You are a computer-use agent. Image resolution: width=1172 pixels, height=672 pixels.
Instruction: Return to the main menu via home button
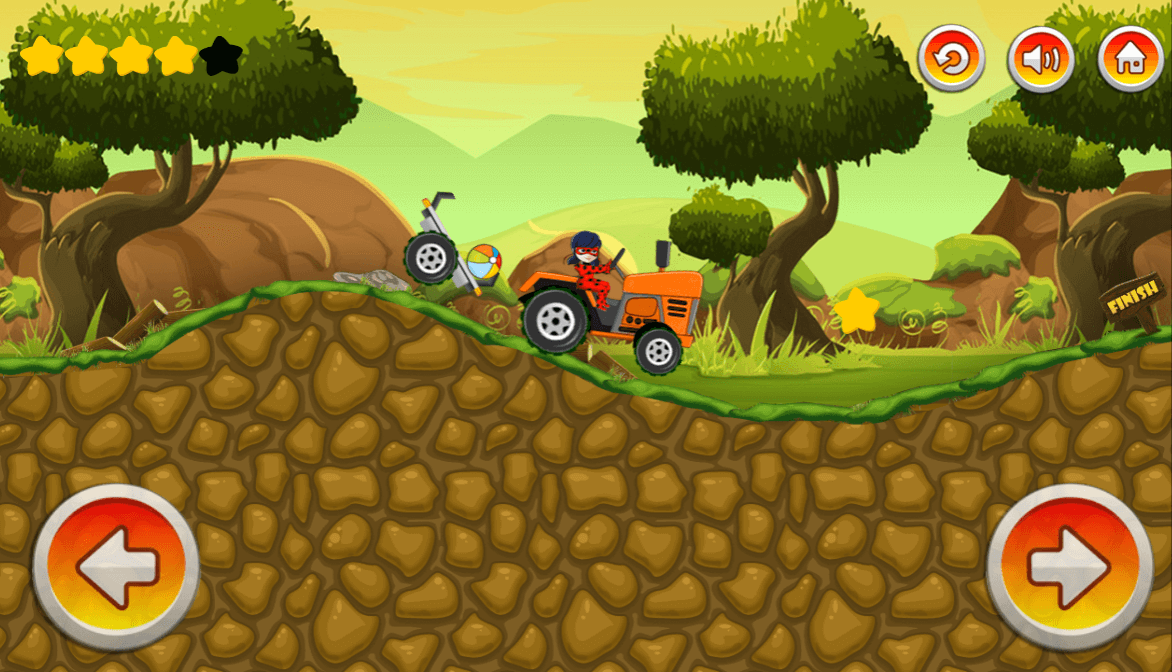(x=1130, y=59)
